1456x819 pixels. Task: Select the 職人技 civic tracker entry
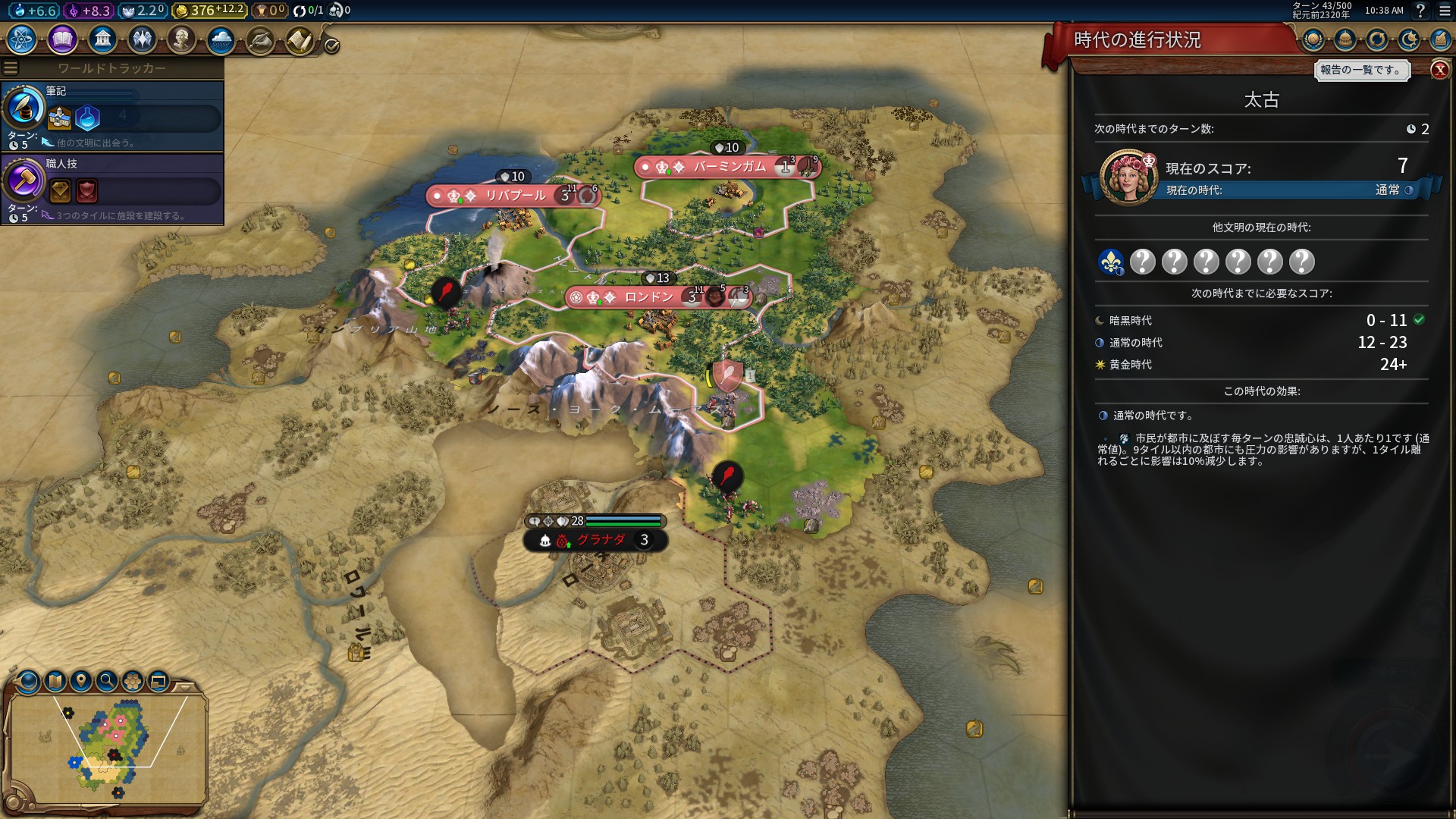[x=112, y=189]
